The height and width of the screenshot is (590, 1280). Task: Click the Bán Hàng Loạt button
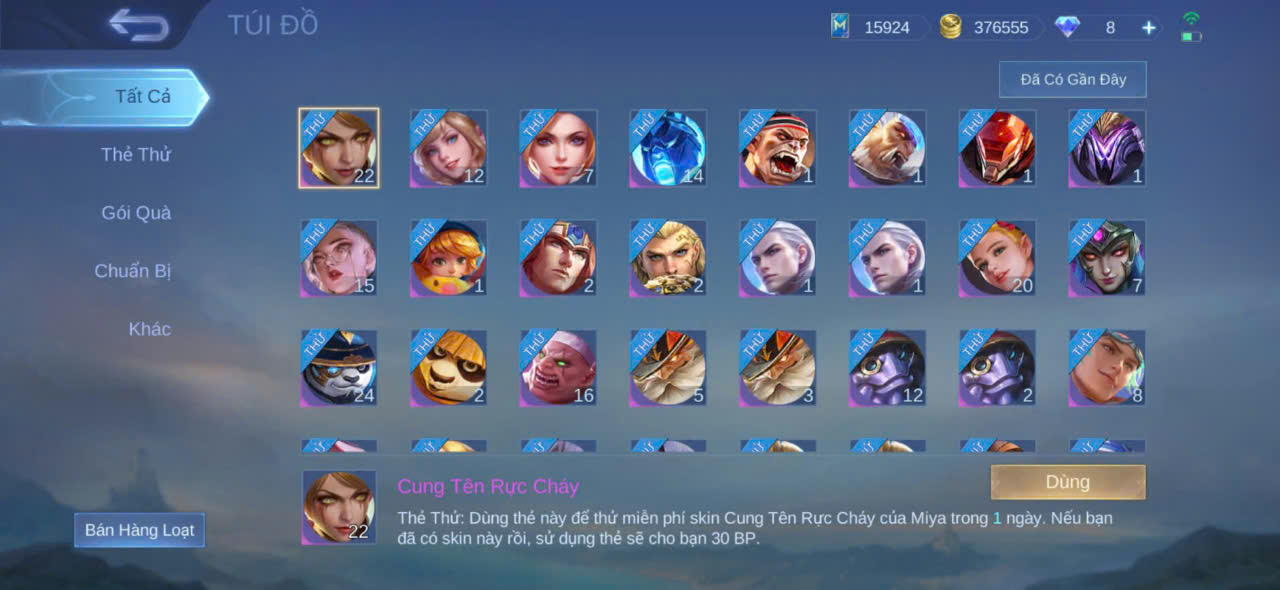coord(139,530)
